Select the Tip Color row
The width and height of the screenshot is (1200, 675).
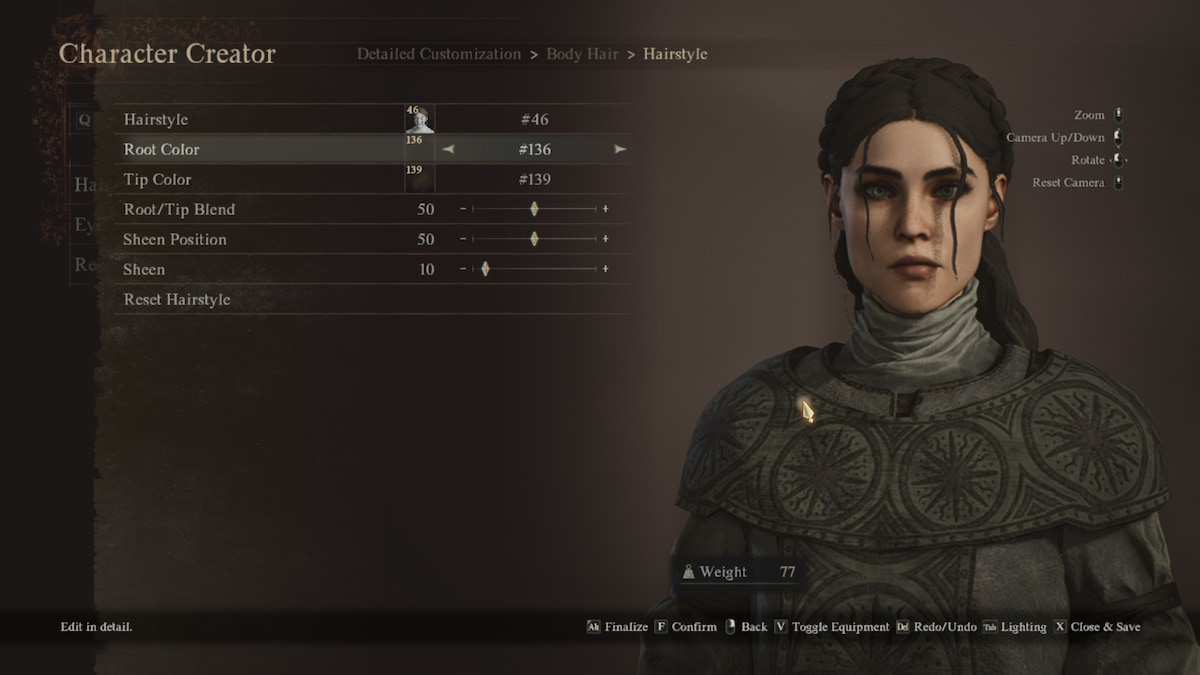pyautogui.click(x=157, y=180)
